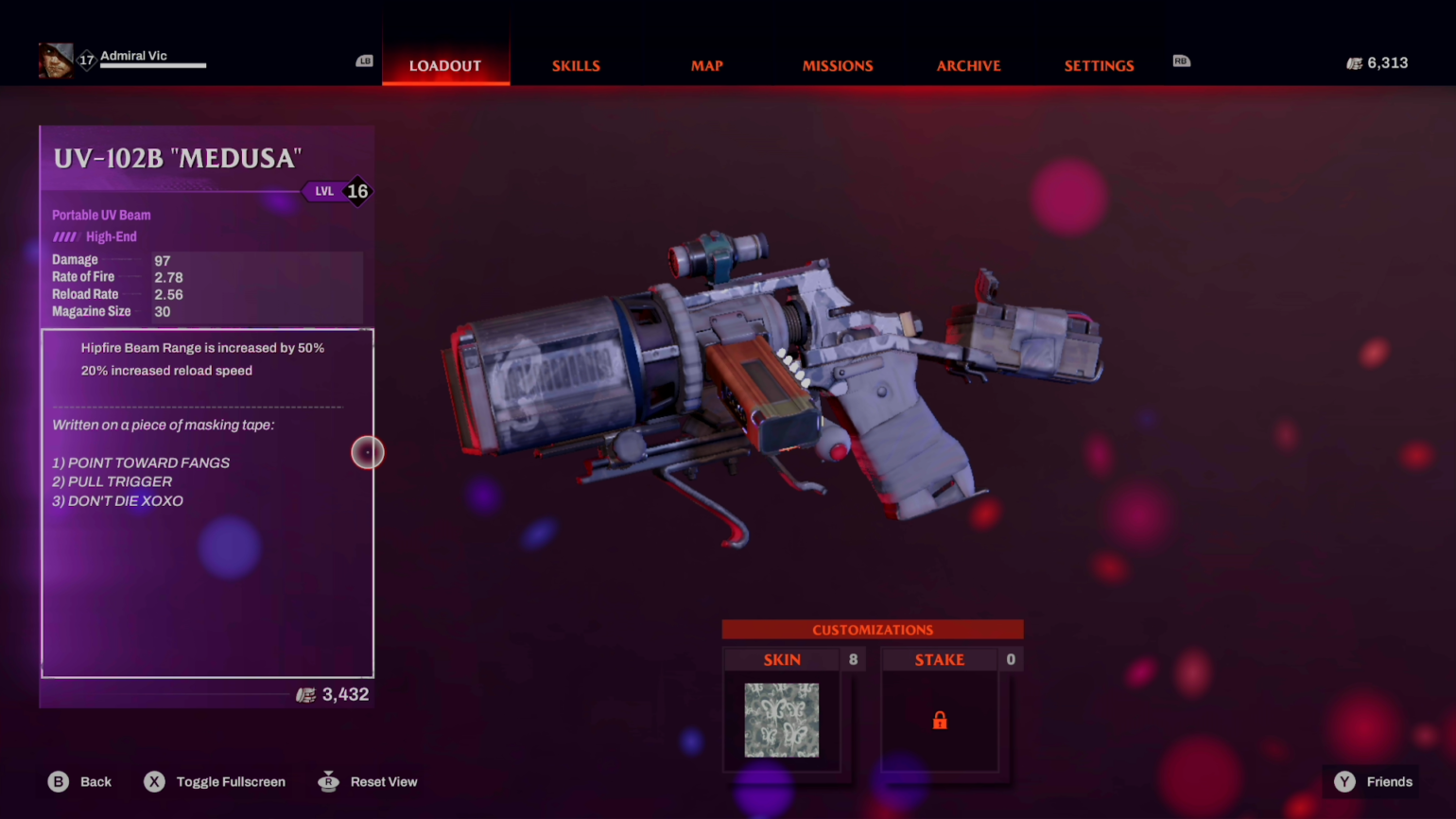This screenshot has height=819, width=1456.
Task: Click the LB bumper icon
Action: [364, 61]
